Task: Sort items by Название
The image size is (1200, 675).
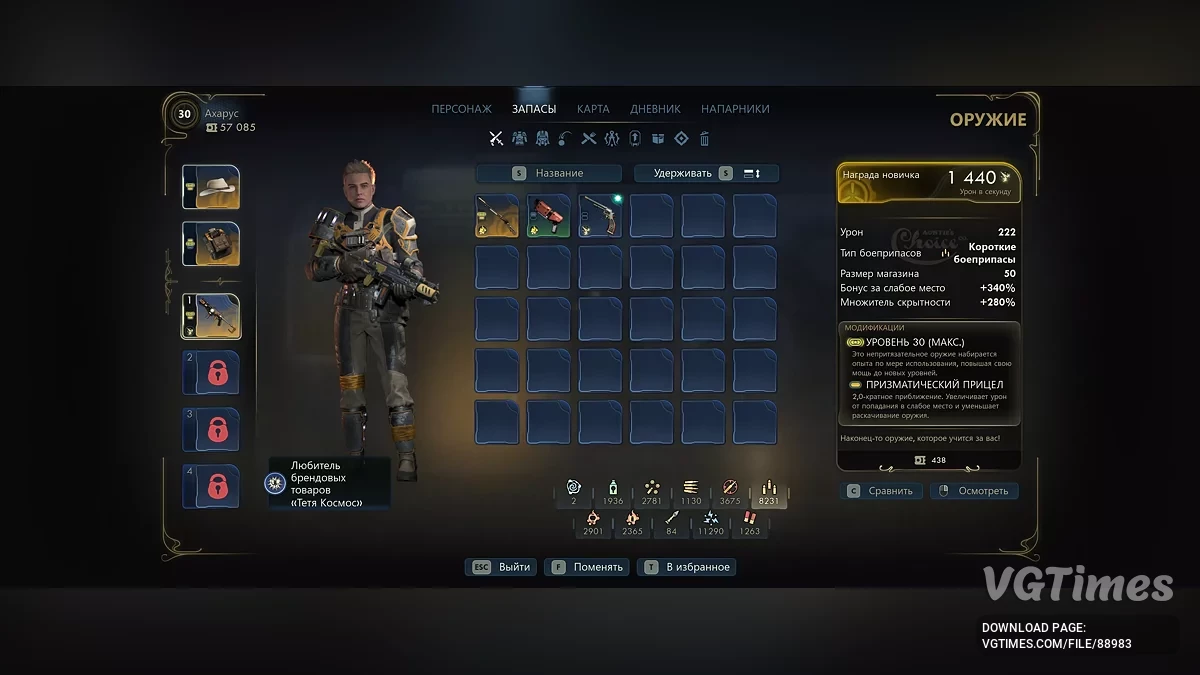Action: click(548, 173)
